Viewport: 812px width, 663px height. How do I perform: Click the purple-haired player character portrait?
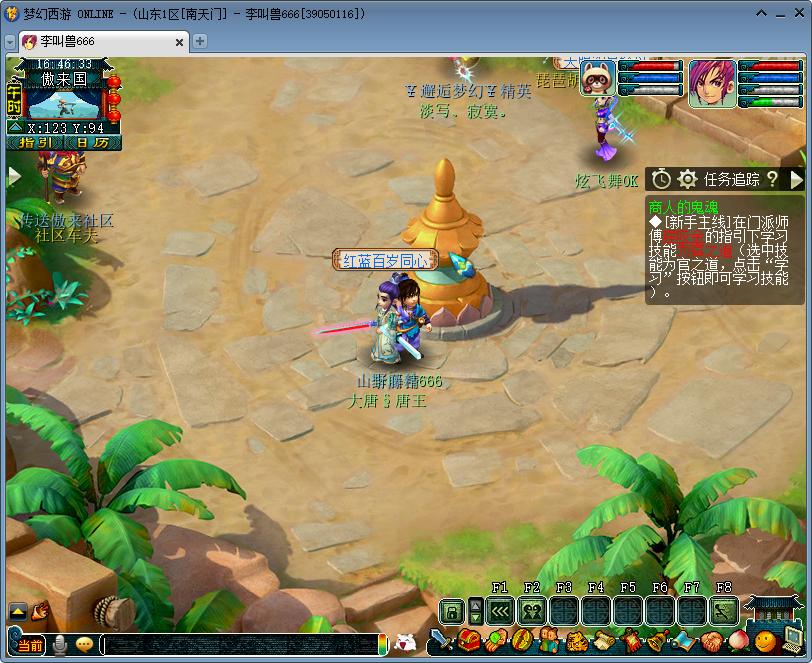point(711,83)
